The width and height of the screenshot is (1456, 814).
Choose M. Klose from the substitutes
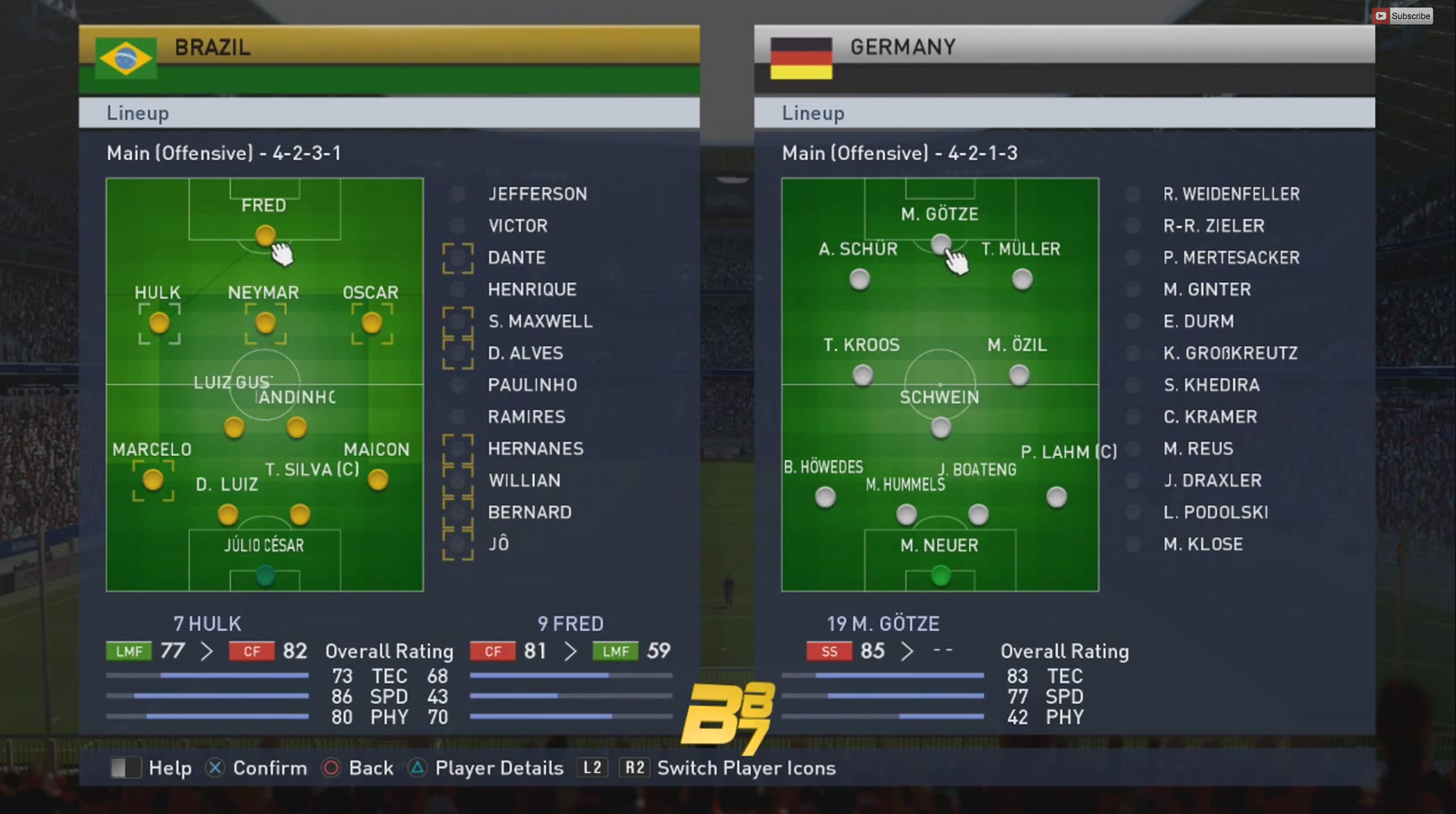[x=1203, y=545]
